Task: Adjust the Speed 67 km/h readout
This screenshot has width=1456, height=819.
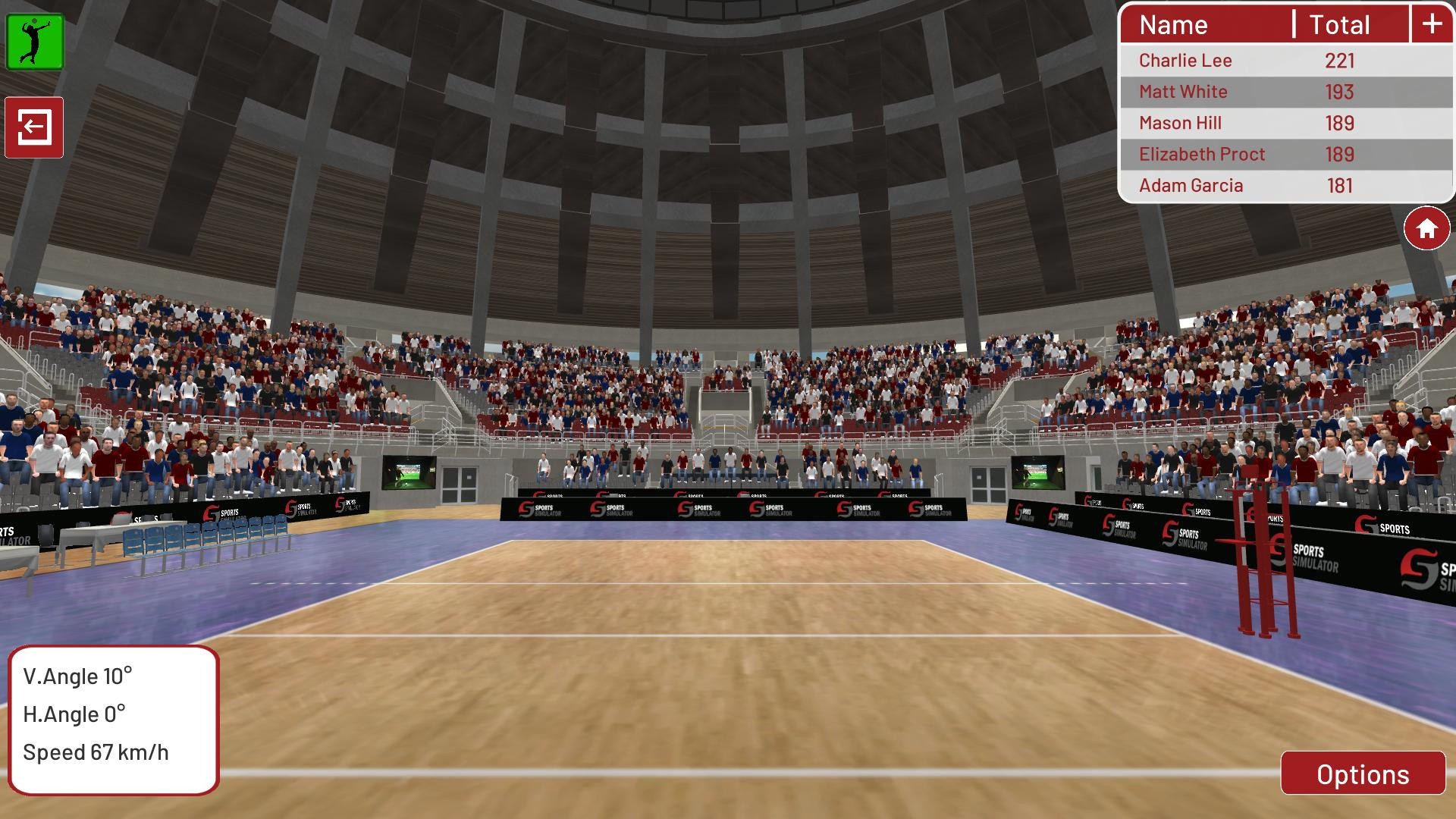Action: point(95,752)
